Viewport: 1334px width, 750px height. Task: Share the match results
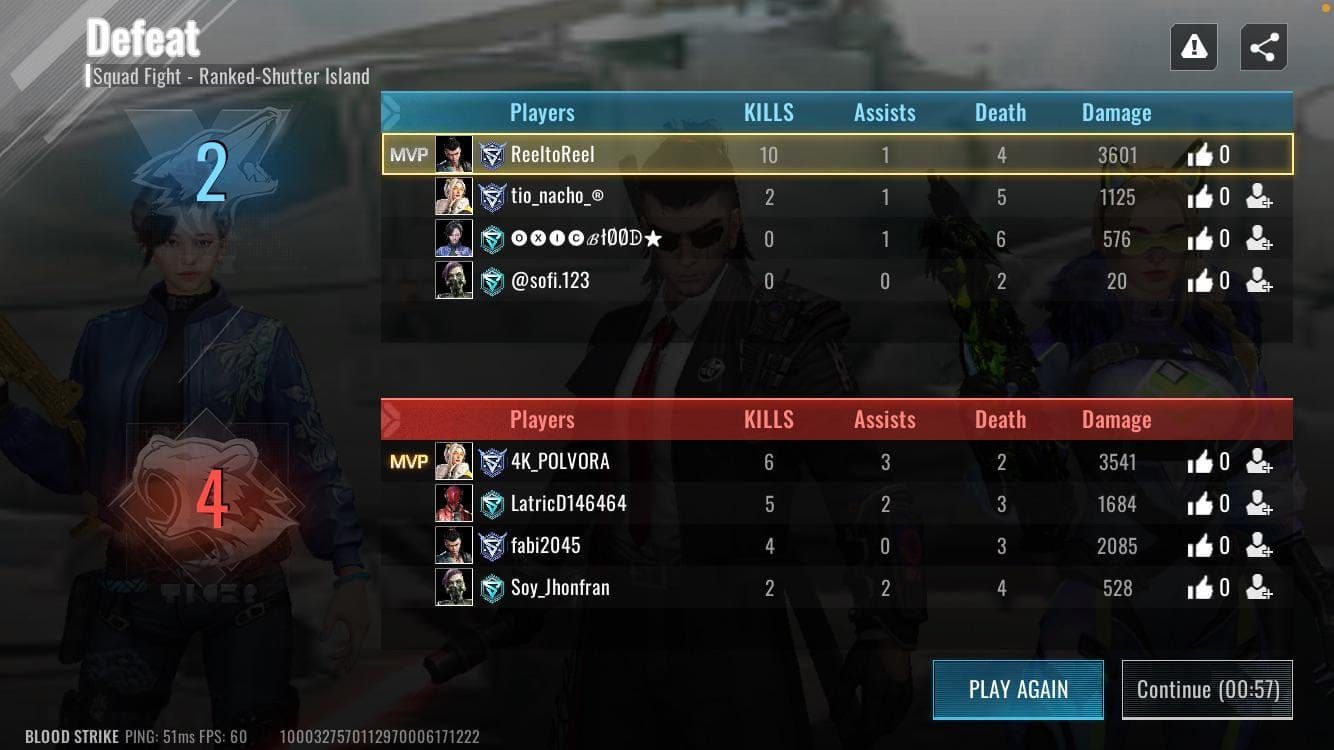point(1262,46)
